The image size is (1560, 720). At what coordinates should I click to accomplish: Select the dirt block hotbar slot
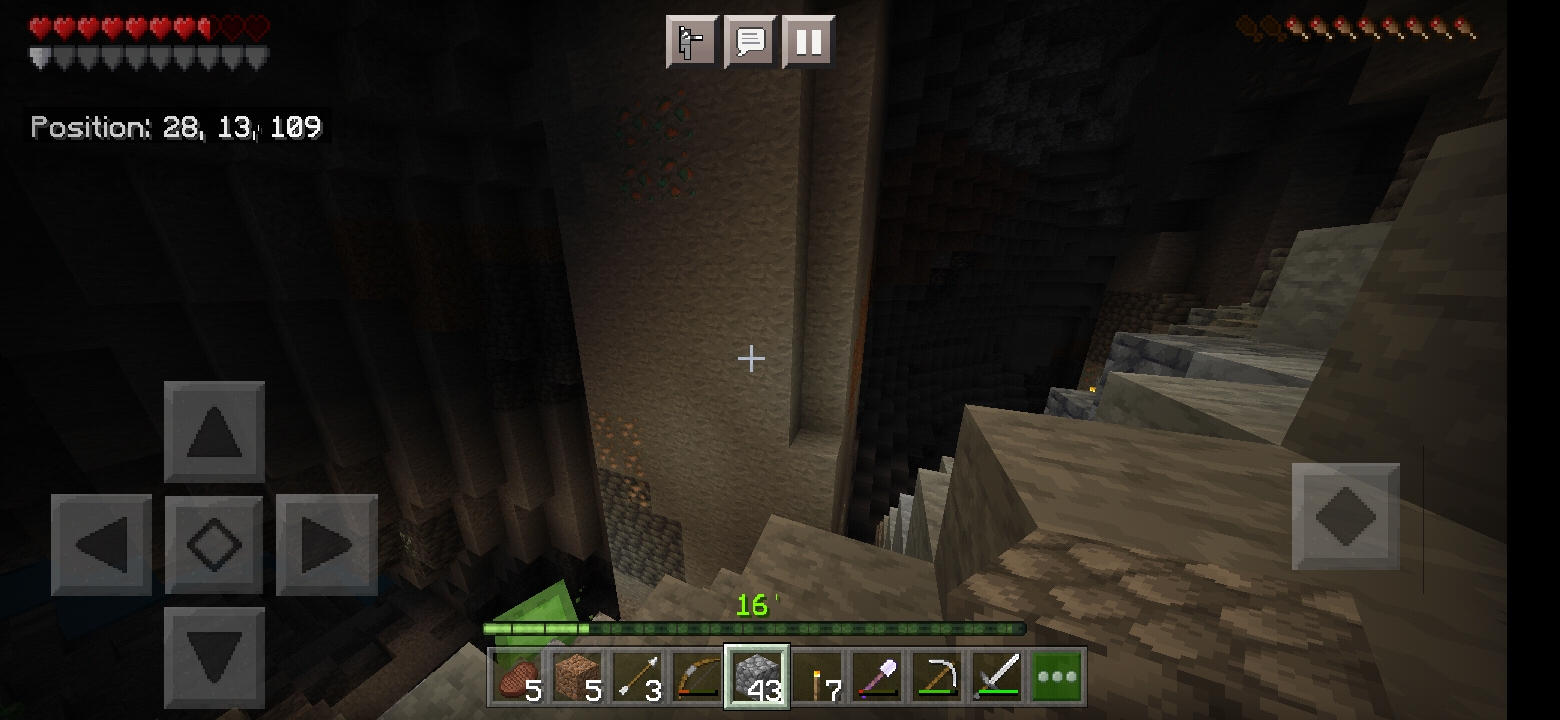click(578, 677)
